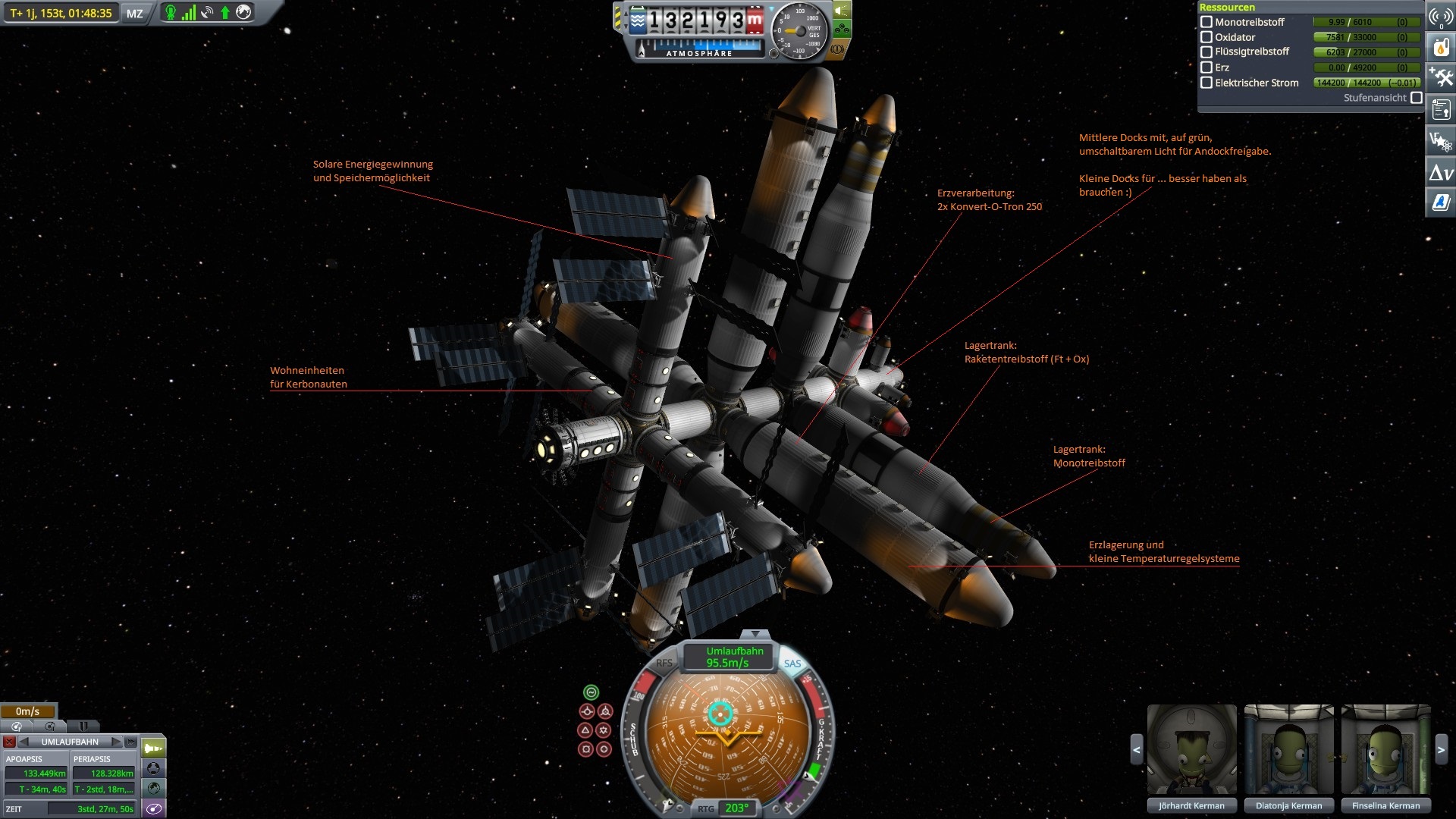Toggle SAS on the navball
Viewport: 1456px width, 819px height.
[792, 664]
